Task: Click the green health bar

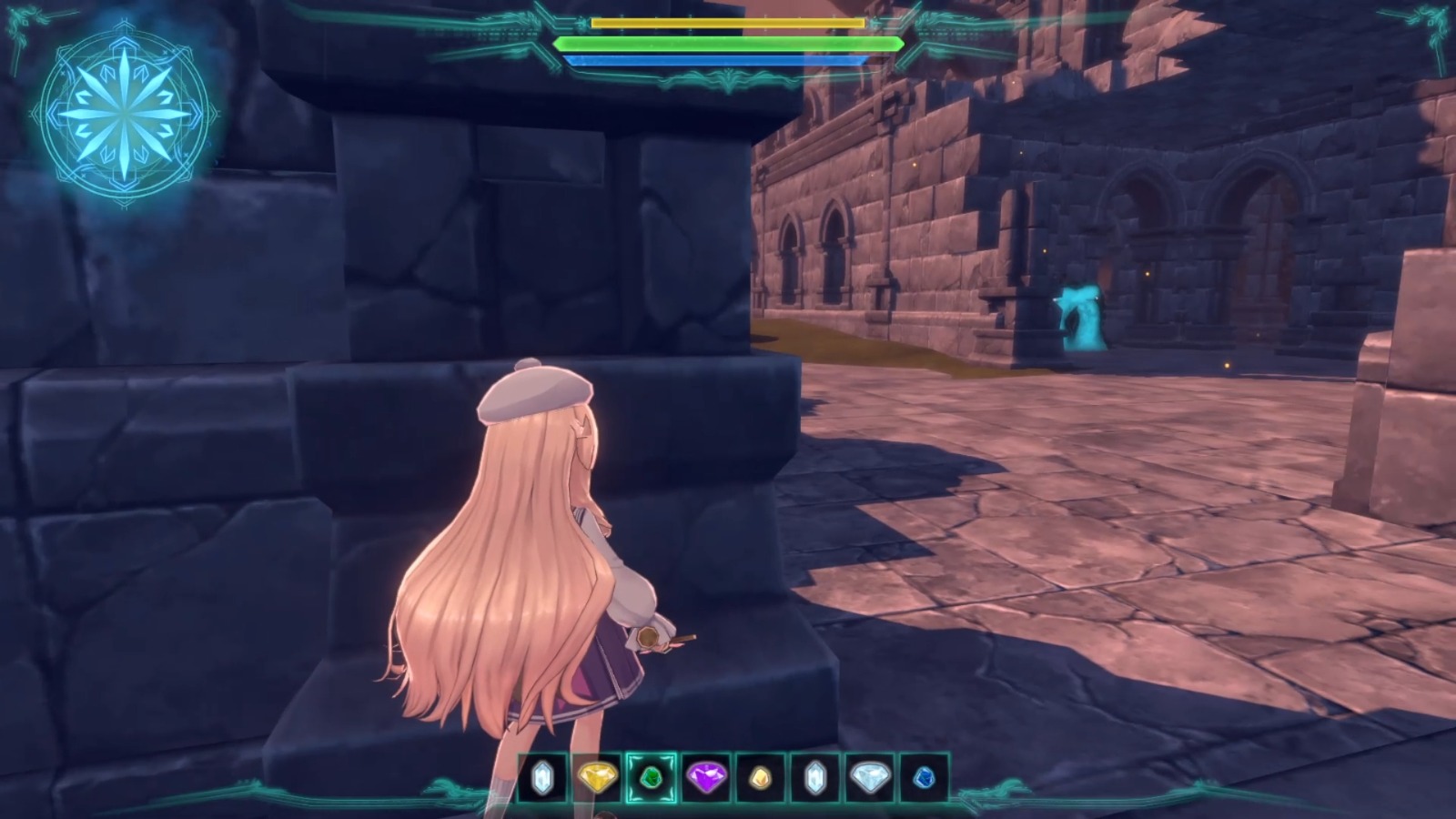Action: (728, 43)
